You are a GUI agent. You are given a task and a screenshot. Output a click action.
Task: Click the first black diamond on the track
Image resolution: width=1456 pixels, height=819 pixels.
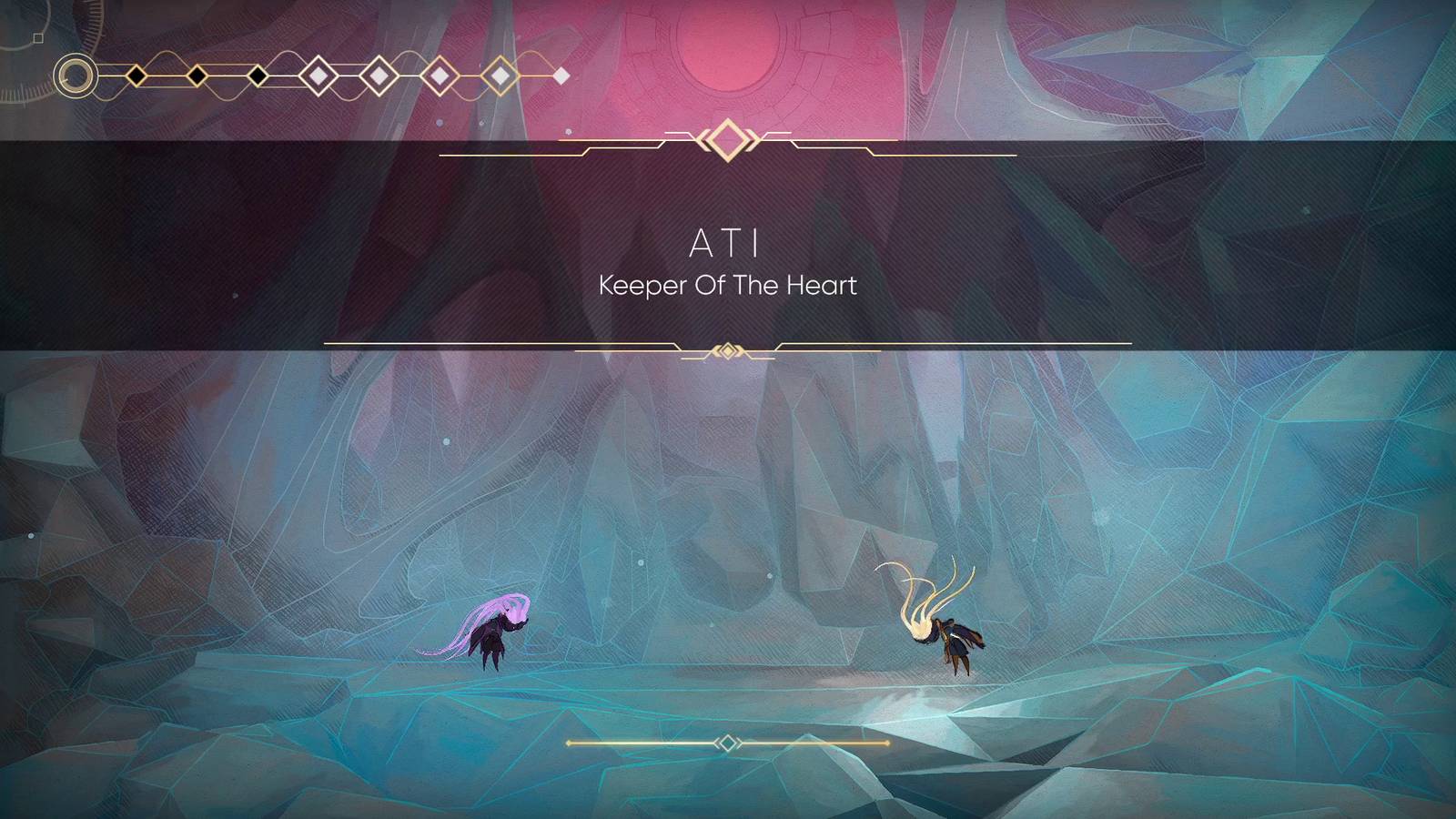(136, 75)
